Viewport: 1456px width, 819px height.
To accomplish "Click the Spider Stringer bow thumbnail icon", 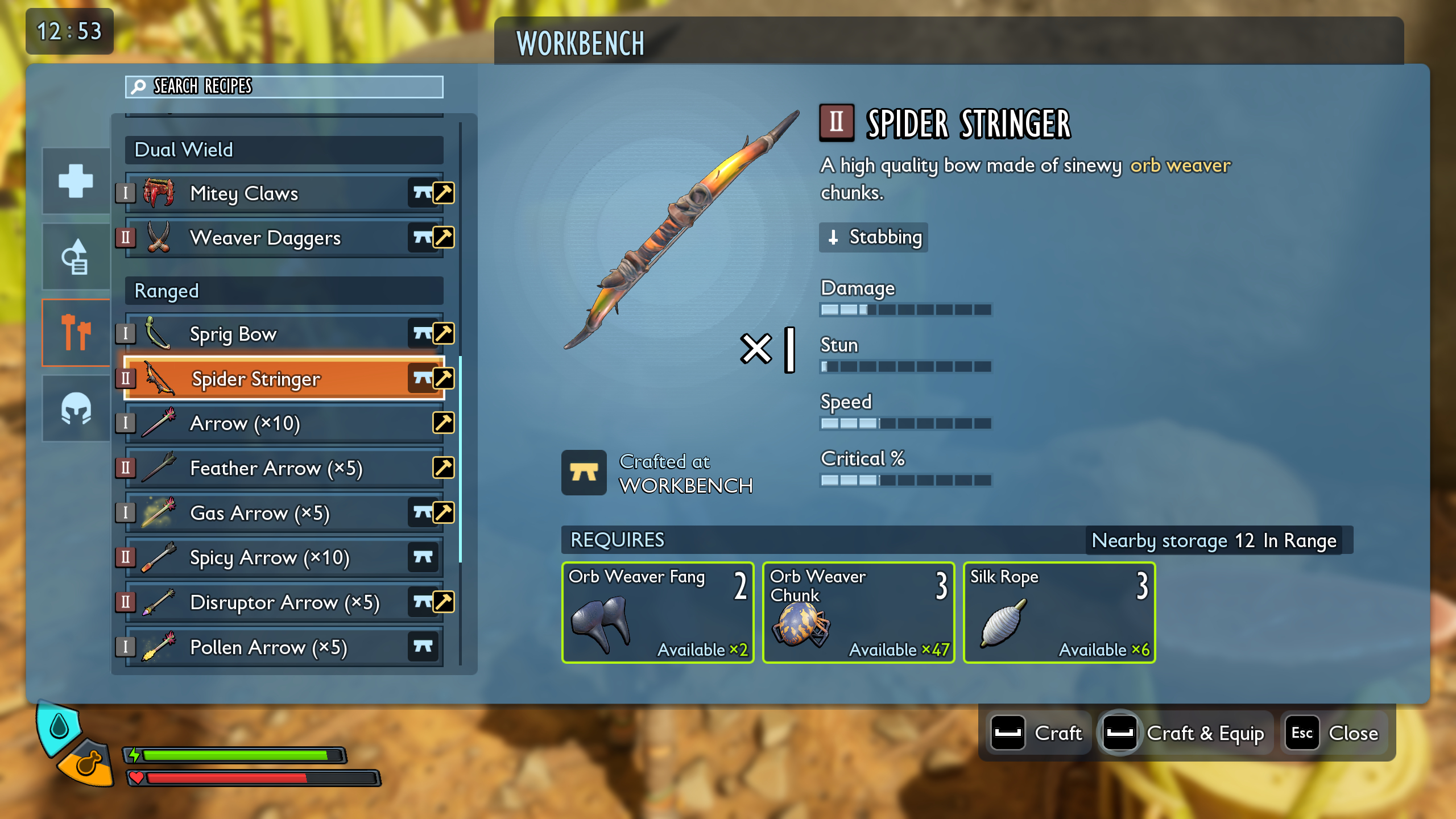I will [x=159, y=379].
